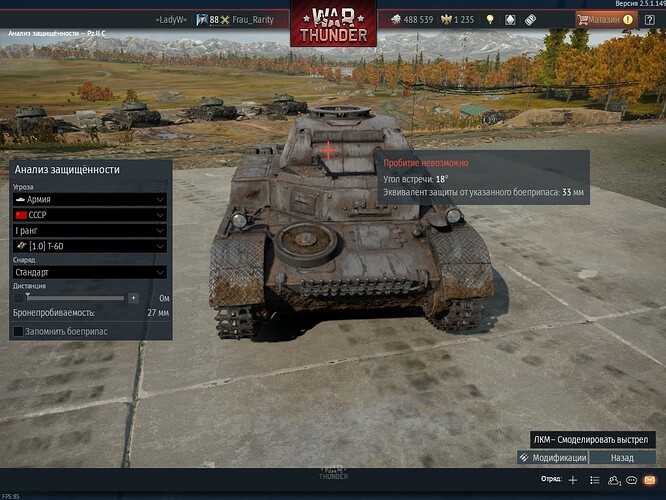
Task: Open the Магазин shop
Action: pyautogui.click(x=603, y=19)
